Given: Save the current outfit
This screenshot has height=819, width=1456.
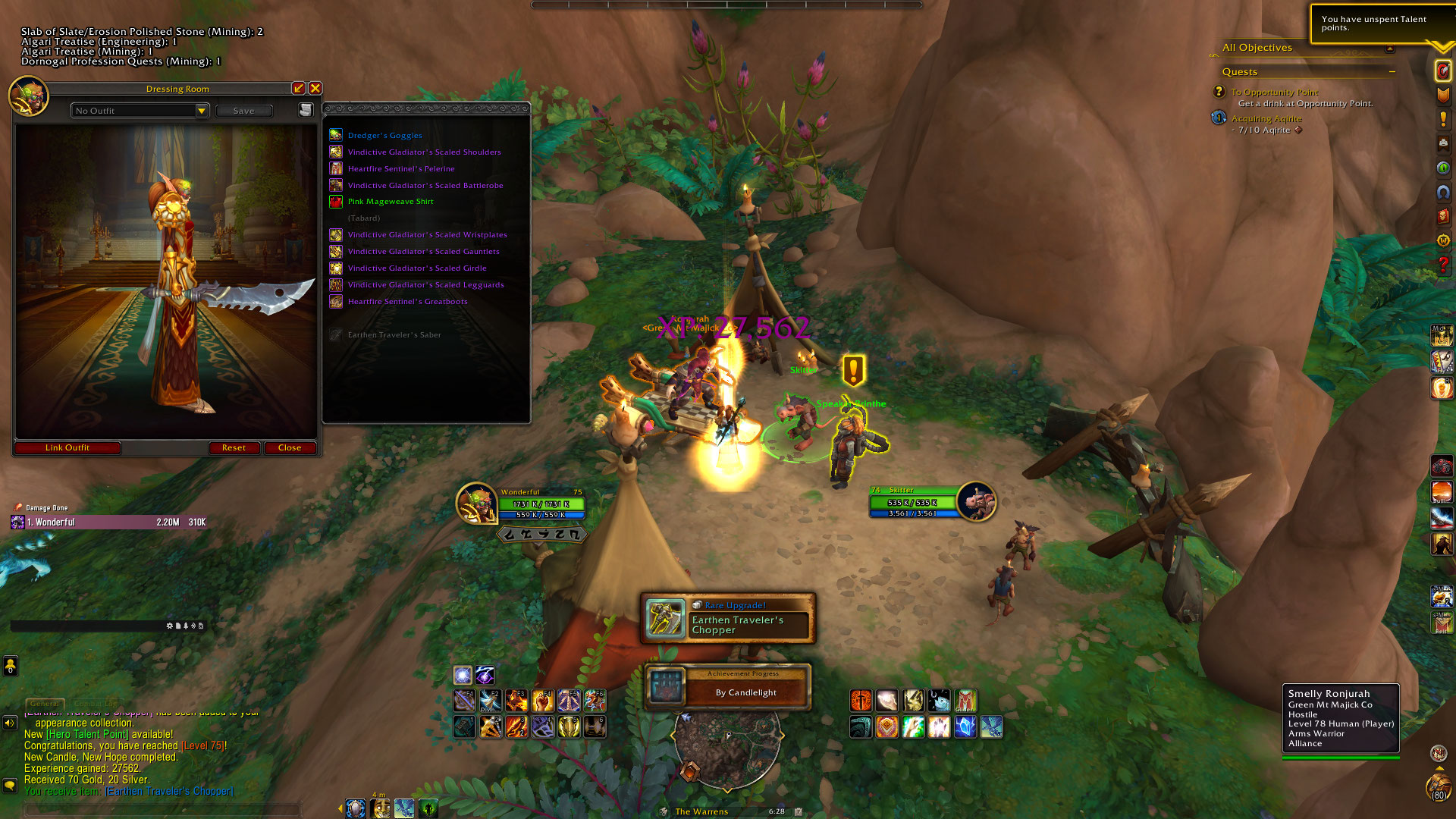Looking at the screenshot, I should click(243, 111).
